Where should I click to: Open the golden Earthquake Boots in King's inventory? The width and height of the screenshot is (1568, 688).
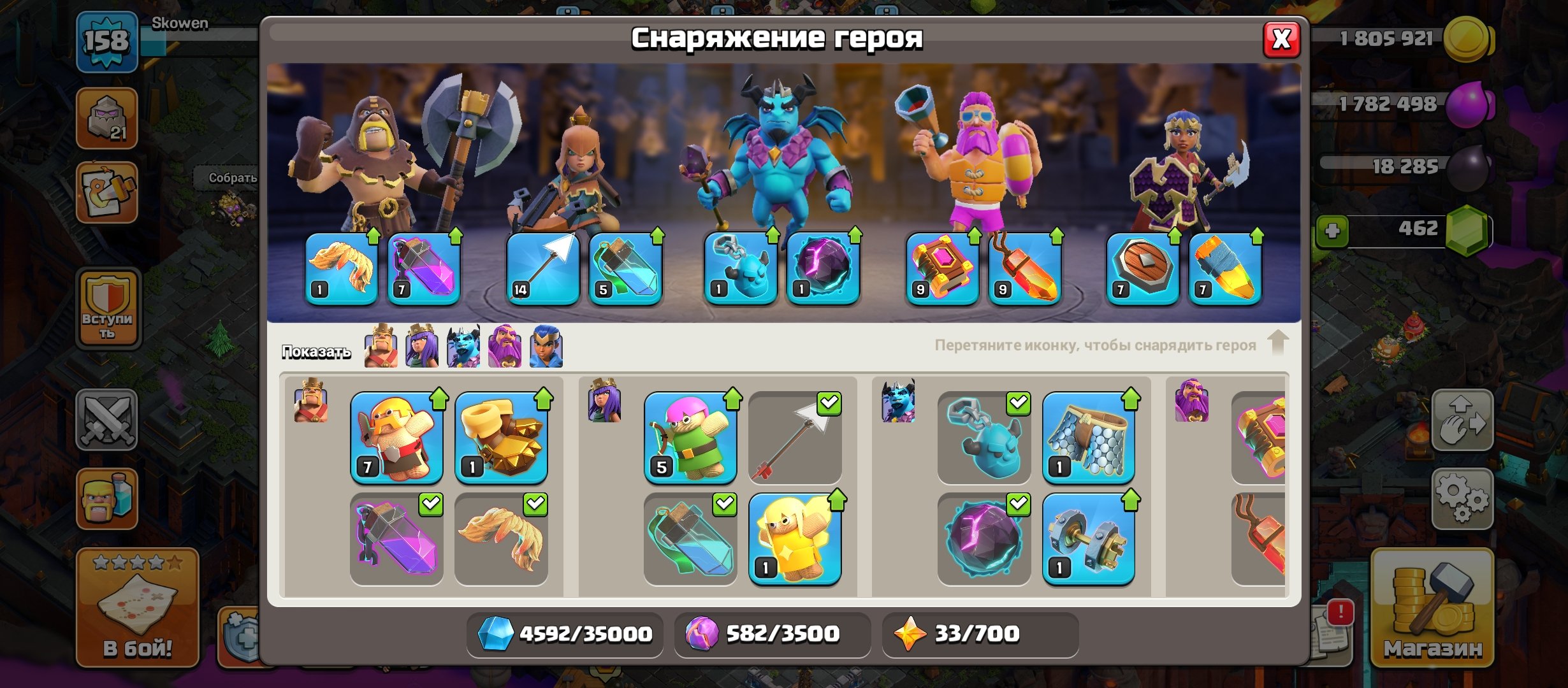pyautogui.click(x=501, y=438)
